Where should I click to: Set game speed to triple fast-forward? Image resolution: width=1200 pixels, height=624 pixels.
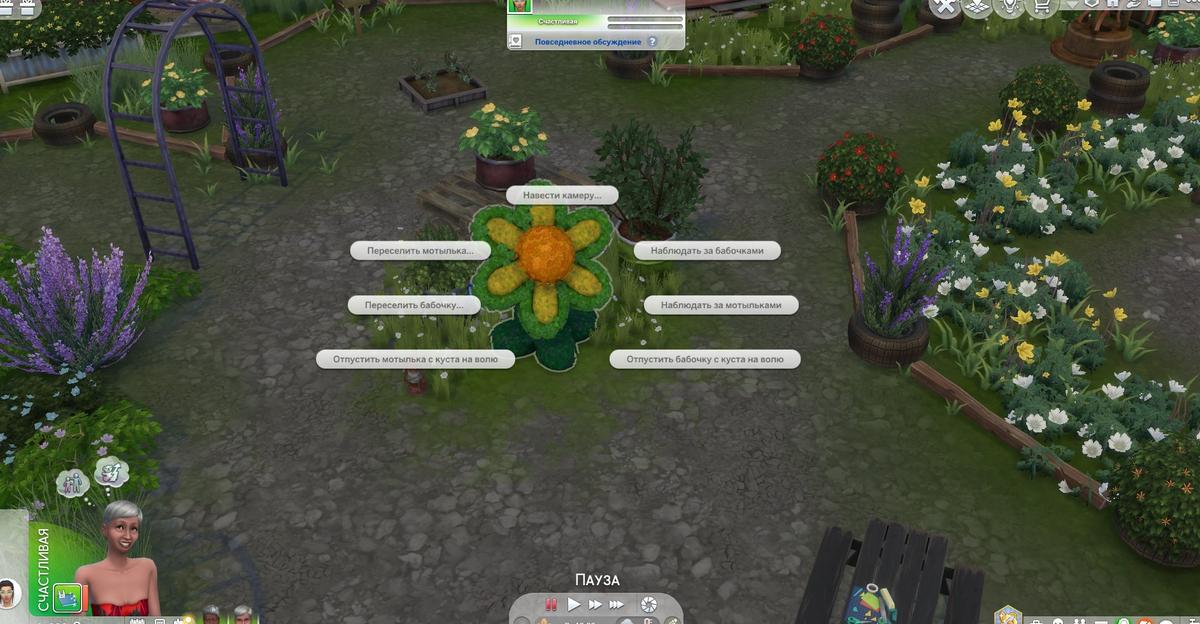617,604
